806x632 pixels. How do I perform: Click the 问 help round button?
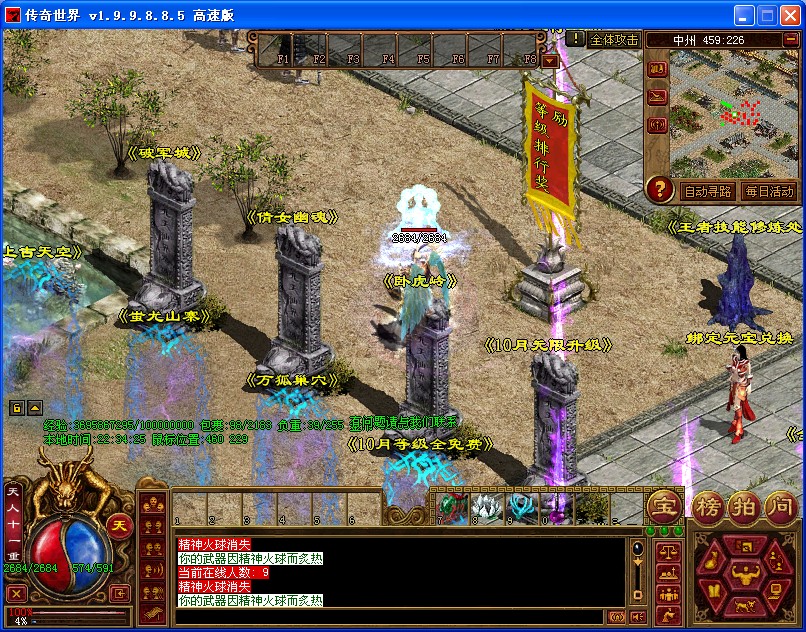777,507
